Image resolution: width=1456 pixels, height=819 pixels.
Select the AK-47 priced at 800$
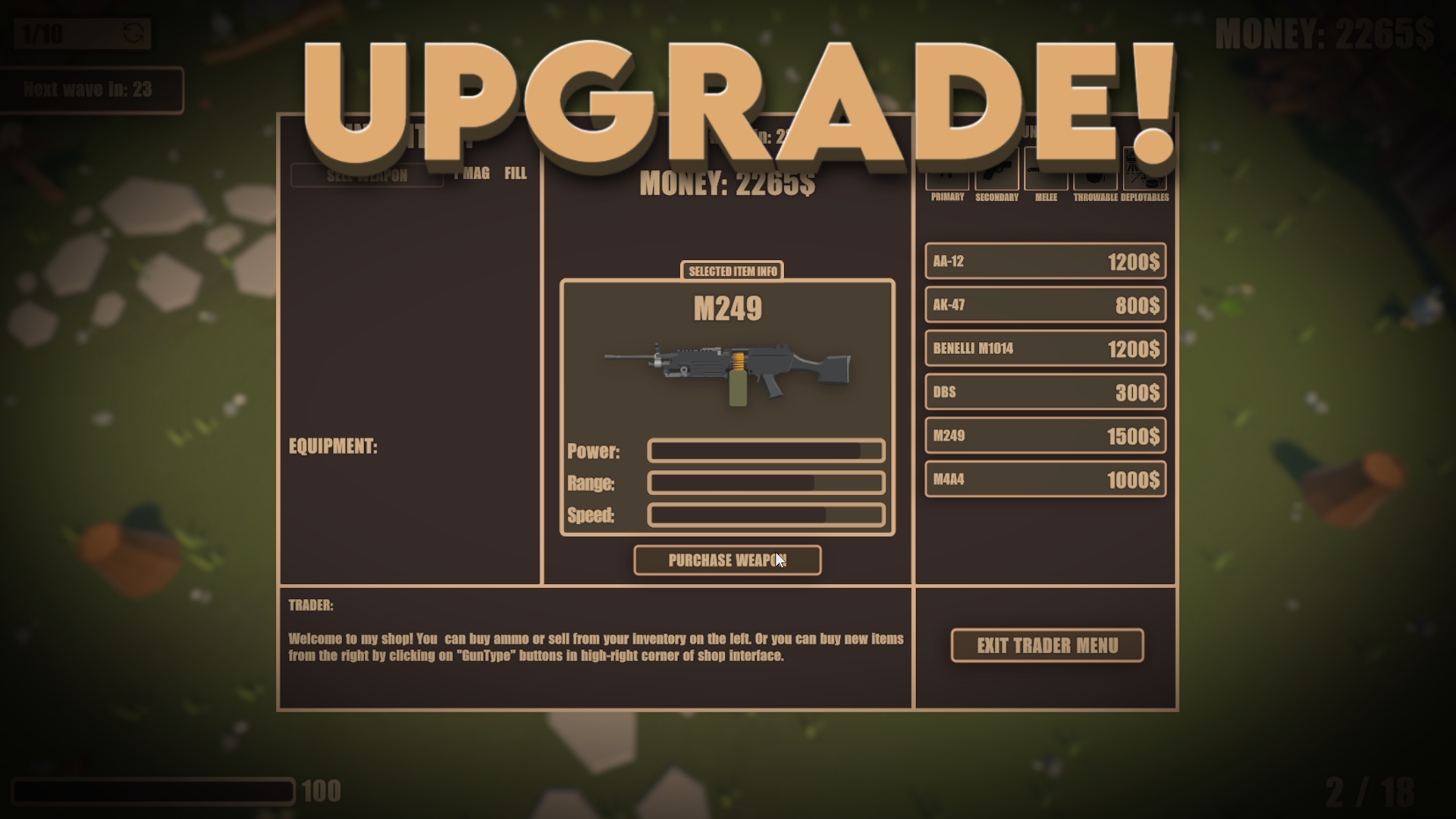tap(1045, 305)
